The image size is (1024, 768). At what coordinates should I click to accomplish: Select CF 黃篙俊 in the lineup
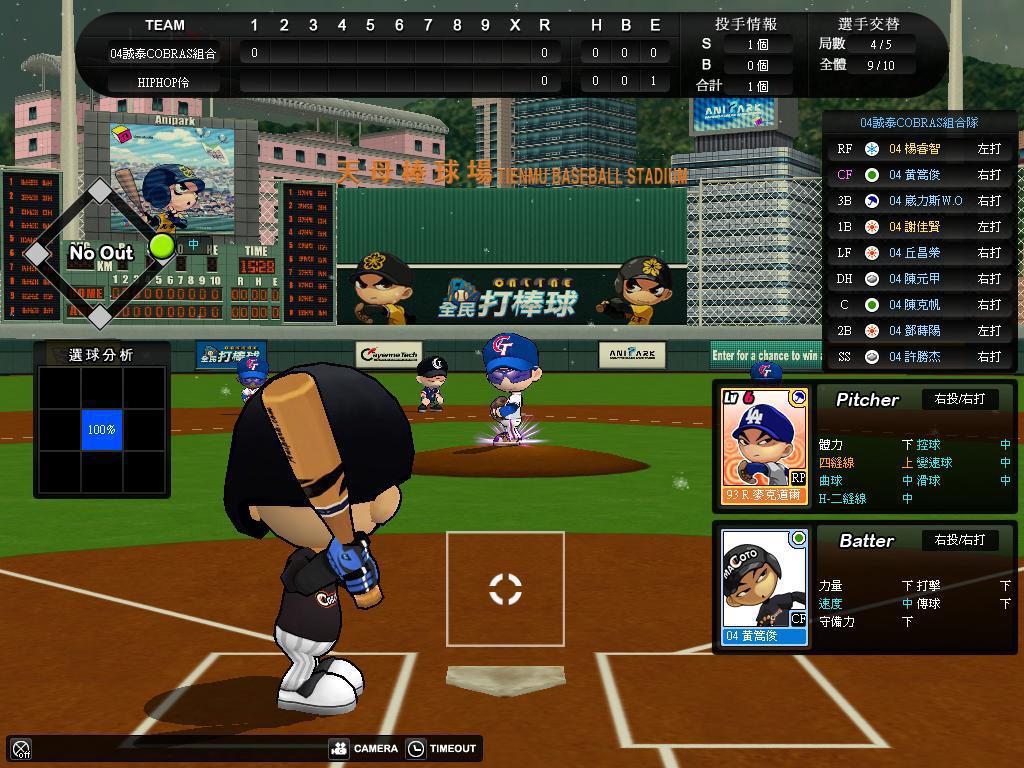click(920, 175)
